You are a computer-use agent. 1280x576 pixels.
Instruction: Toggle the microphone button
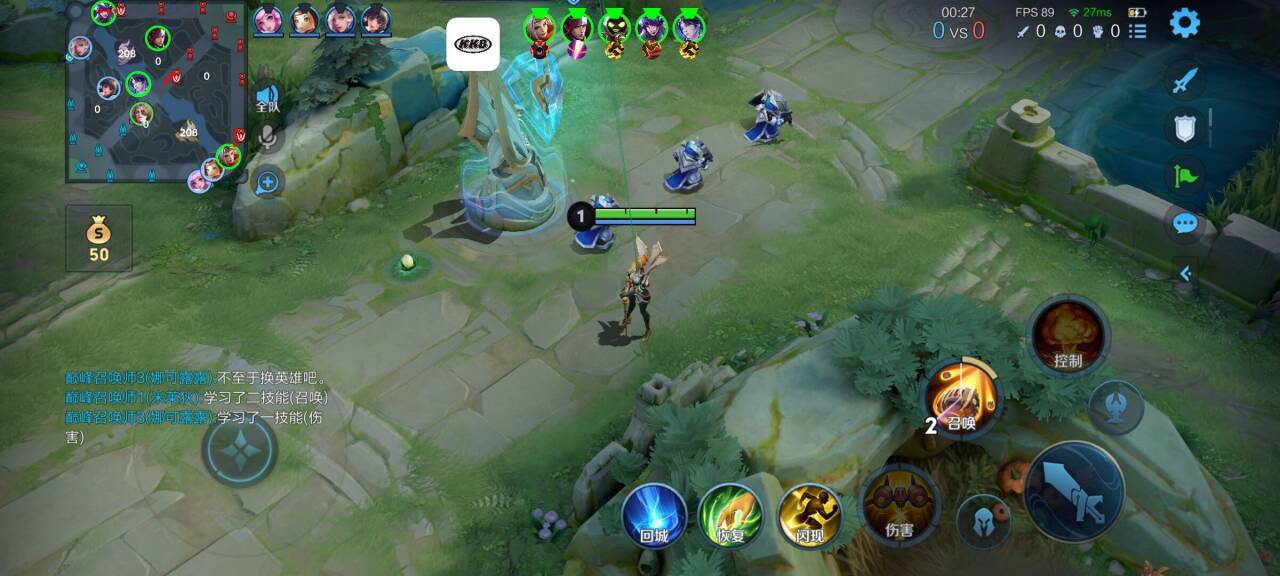click(x=267, y=136)
